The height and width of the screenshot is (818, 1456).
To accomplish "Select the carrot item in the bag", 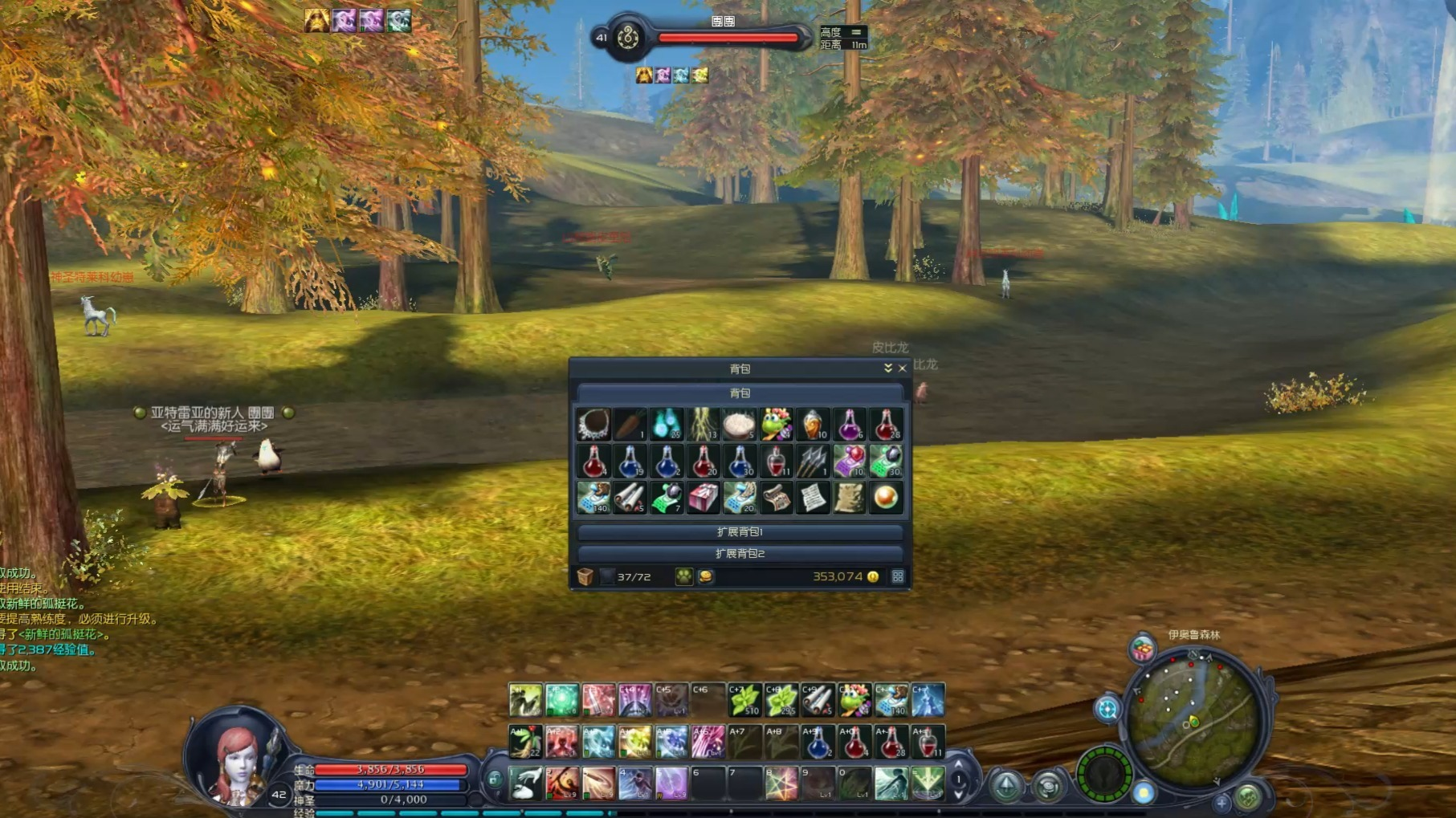I will pyautogui.click(x=630, y=425).
